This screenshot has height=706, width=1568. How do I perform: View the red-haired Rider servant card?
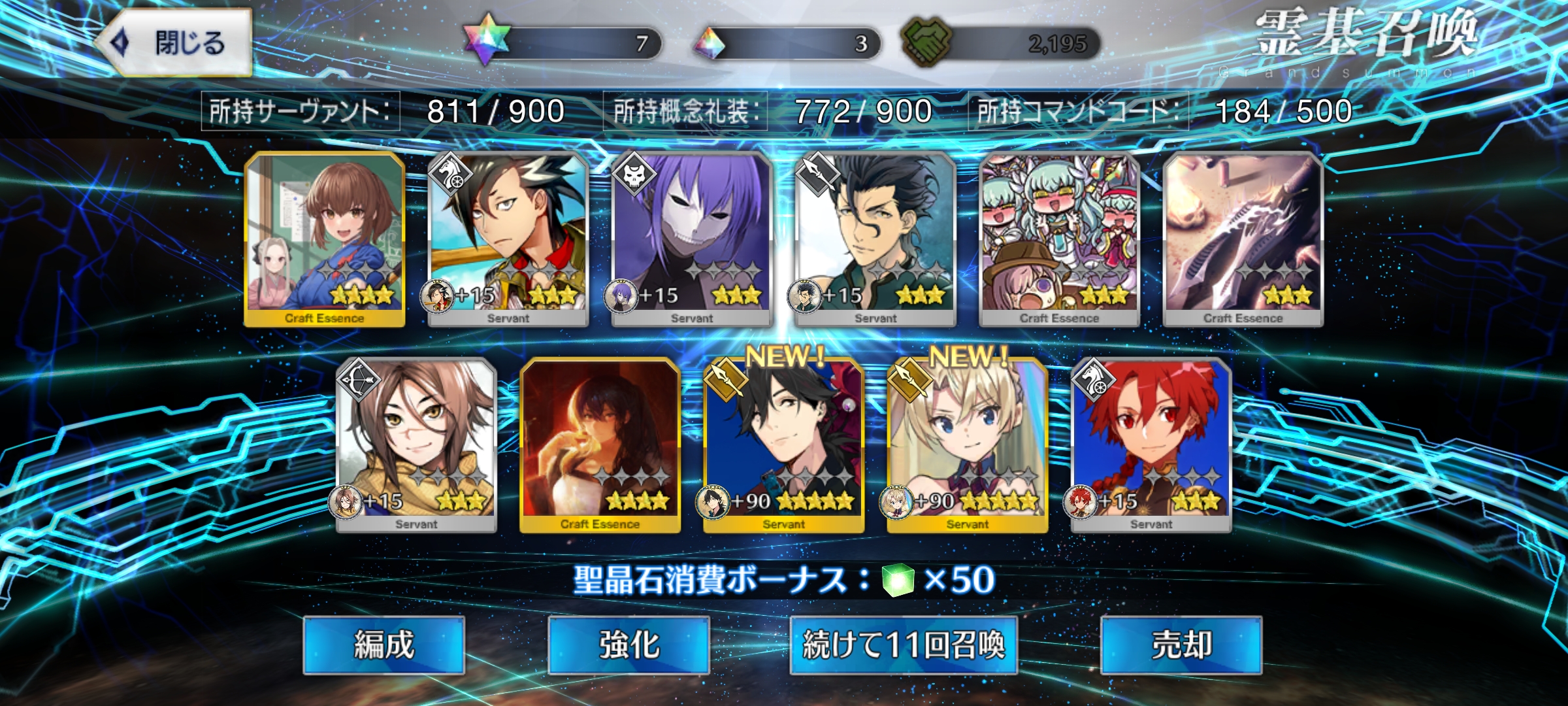pyautogui.click(x=1151, y=445)
